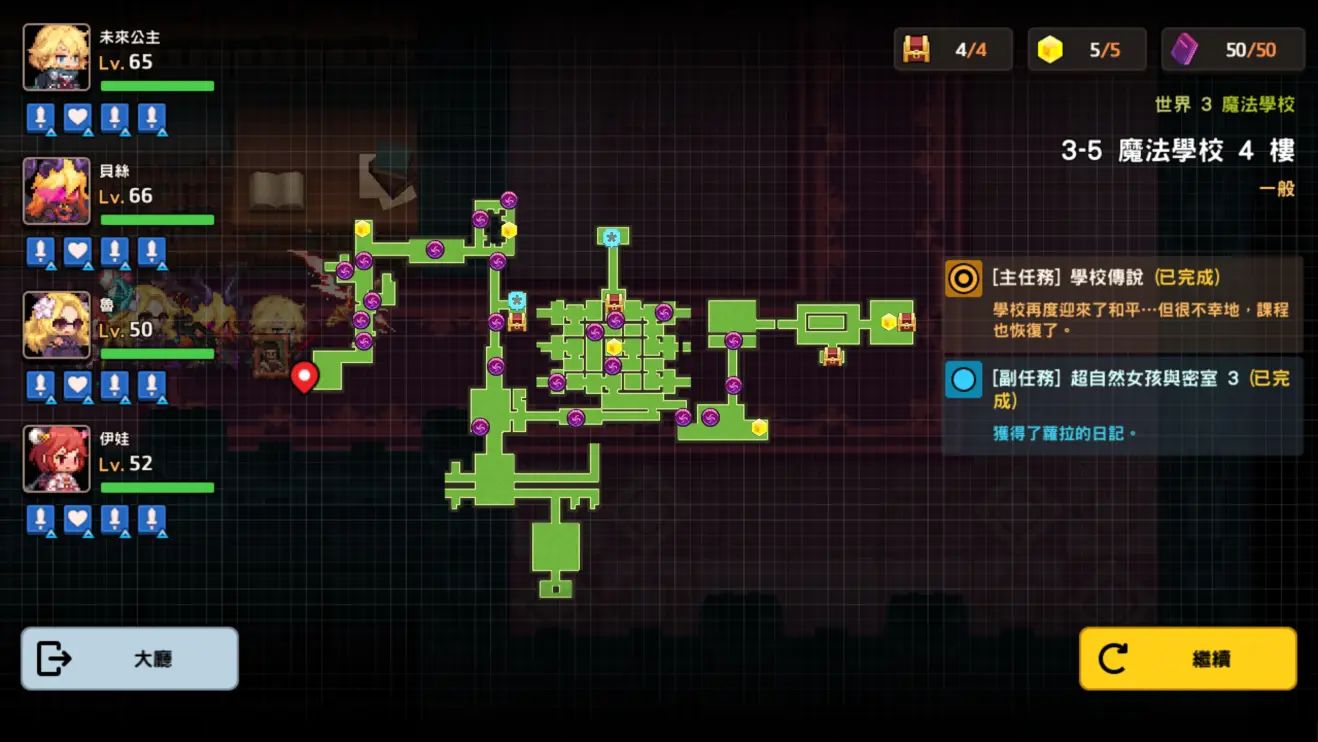Select 伊娃 hero portrait
This screenshot has height=742, width=1318.
coord(57,459)
